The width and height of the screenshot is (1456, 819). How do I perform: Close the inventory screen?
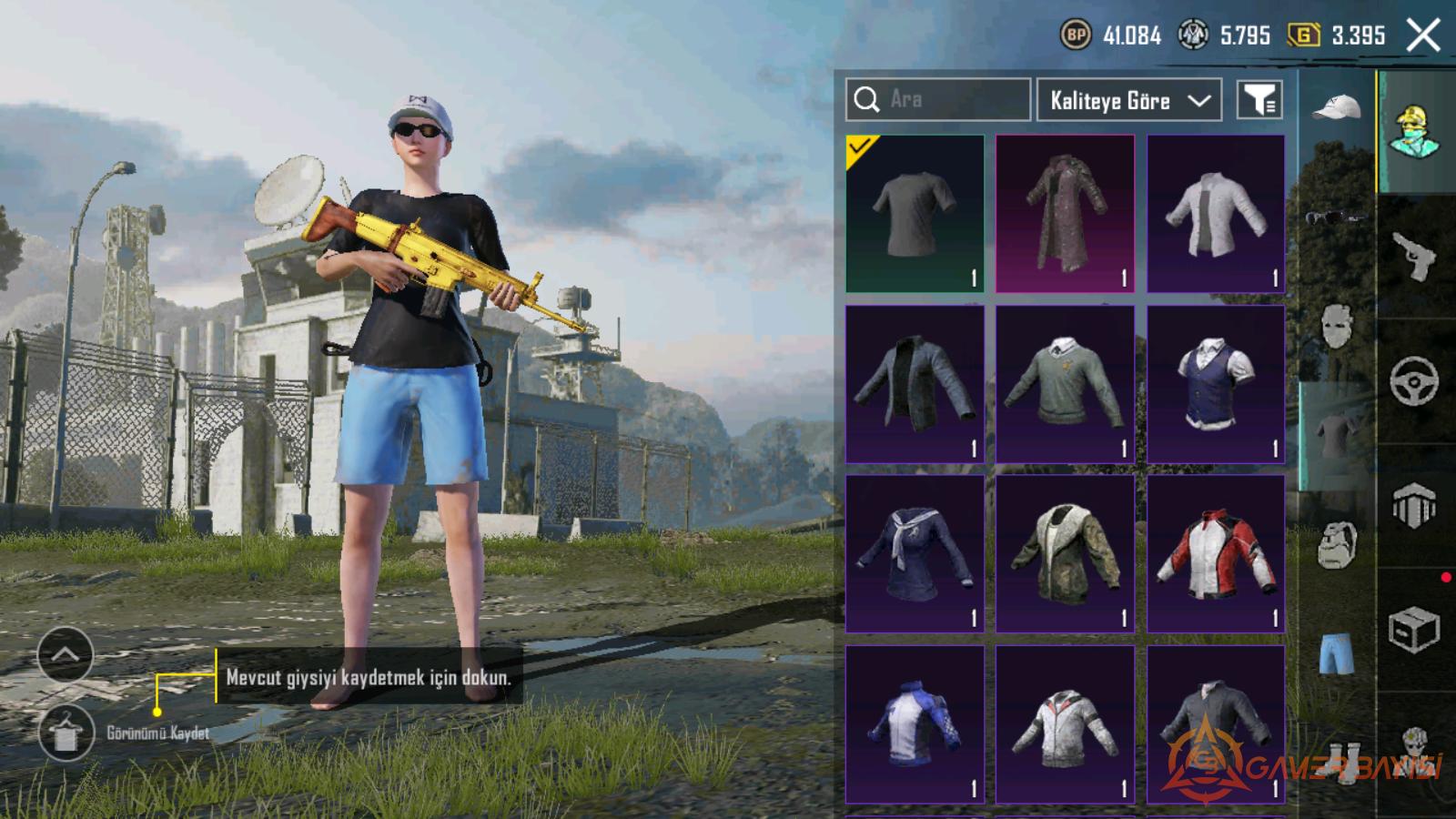pyautogui.click(x=1423, y=36)
